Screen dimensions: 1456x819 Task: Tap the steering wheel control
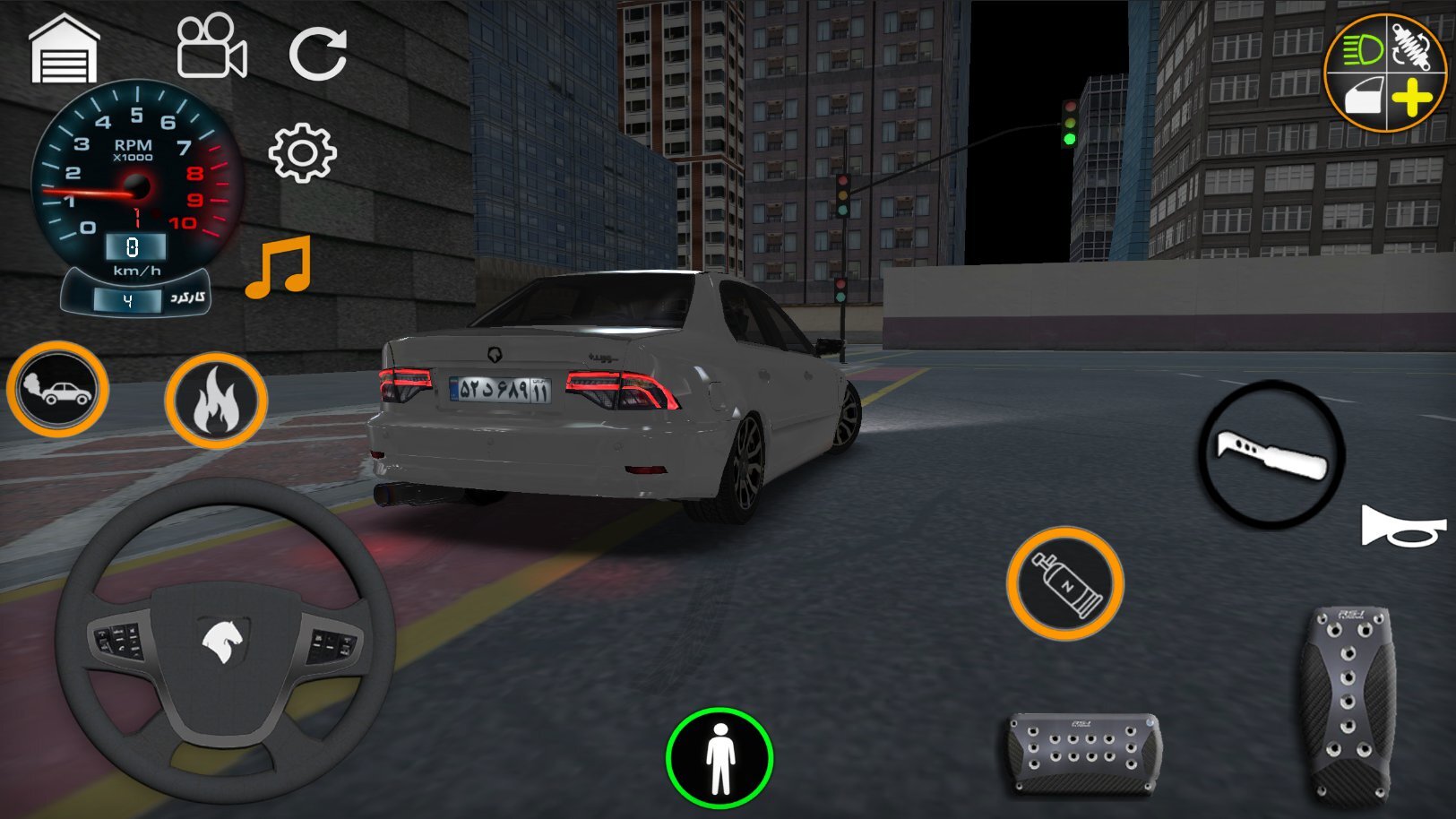pos(224,636)
